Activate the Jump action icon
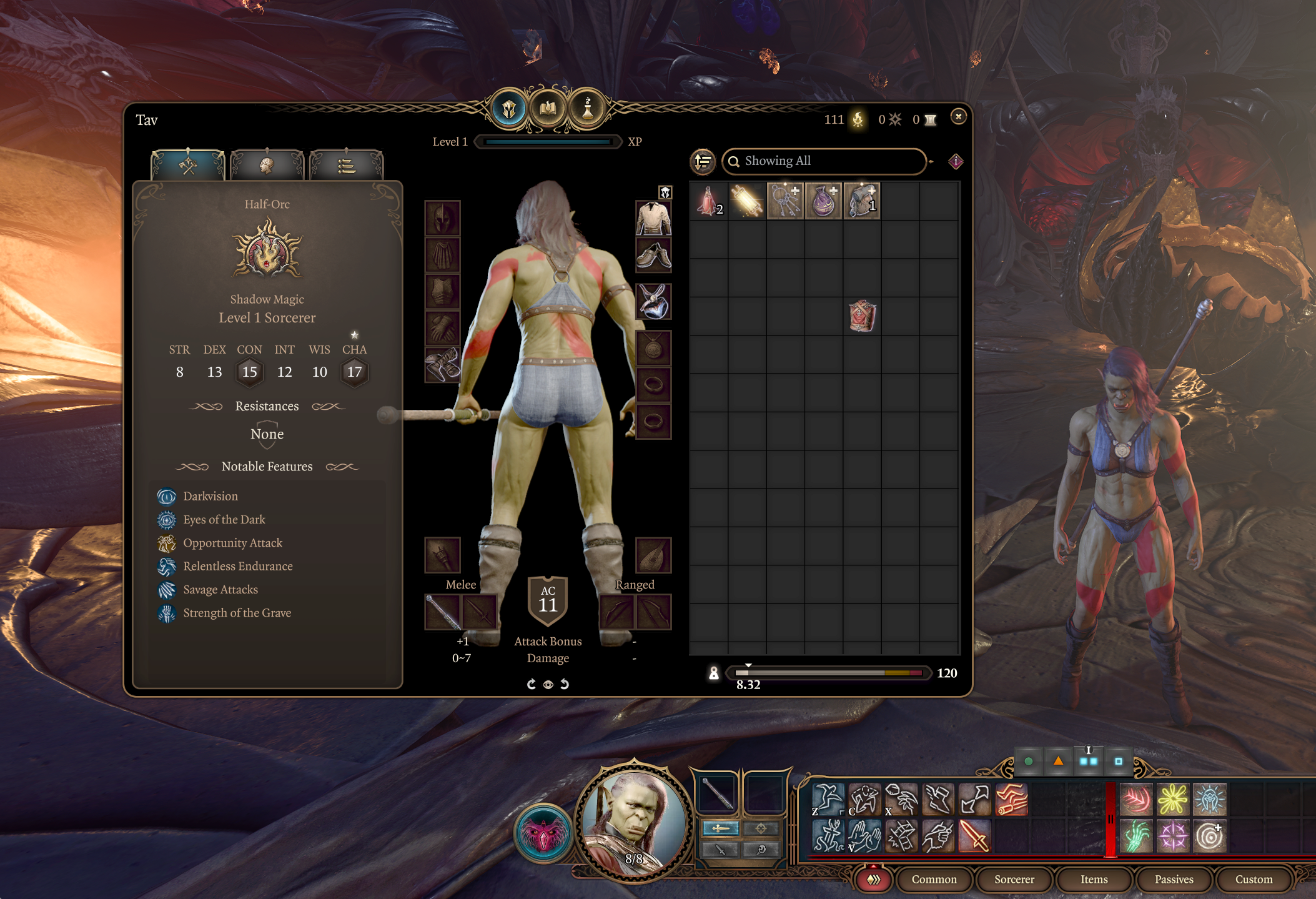 (828, 800)
